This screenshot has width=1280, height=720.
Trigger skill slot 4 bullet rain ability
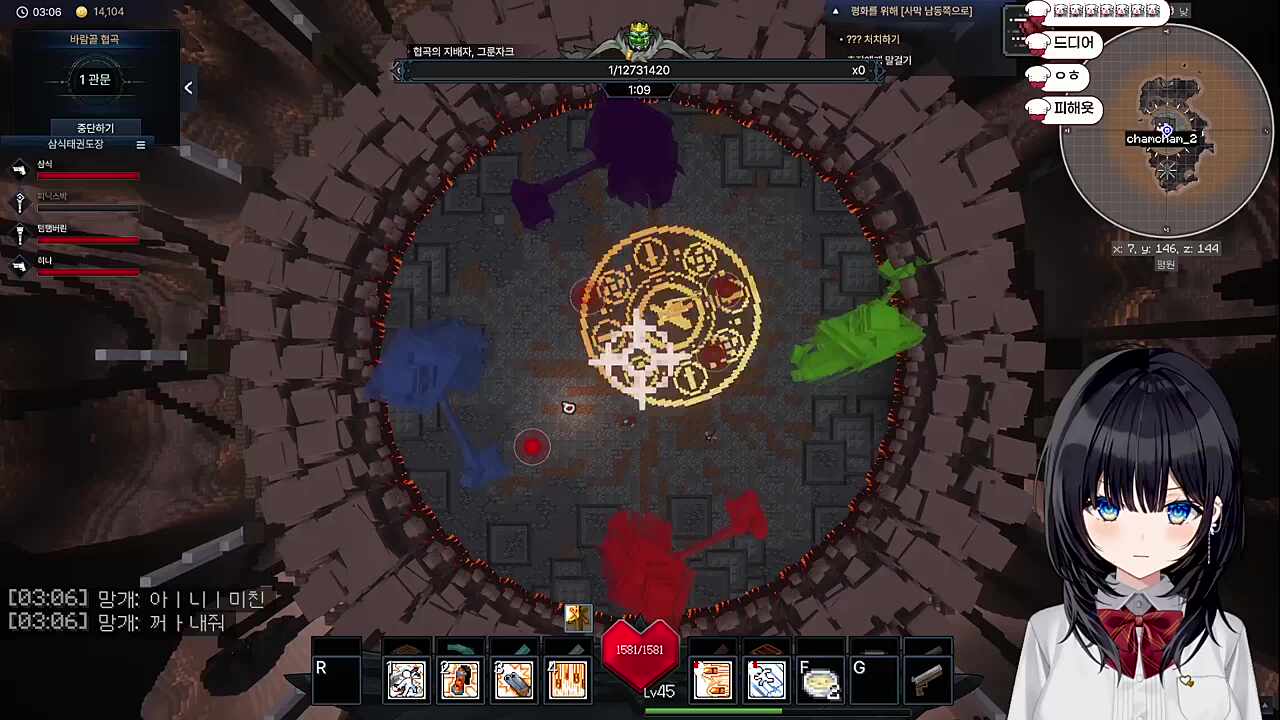point(567,680)
